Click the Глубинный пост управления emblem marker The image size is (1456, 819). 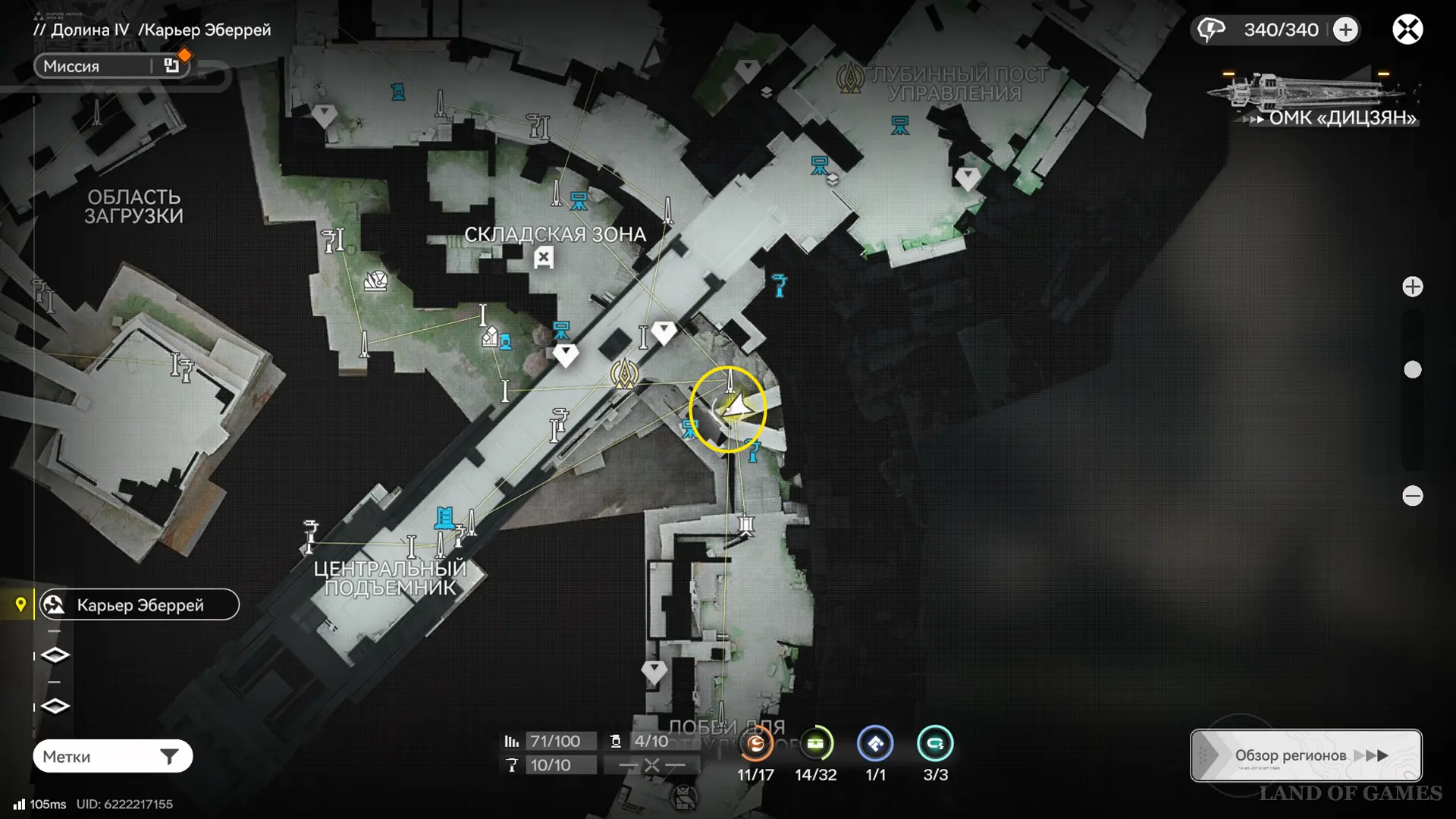coord(850,78)
